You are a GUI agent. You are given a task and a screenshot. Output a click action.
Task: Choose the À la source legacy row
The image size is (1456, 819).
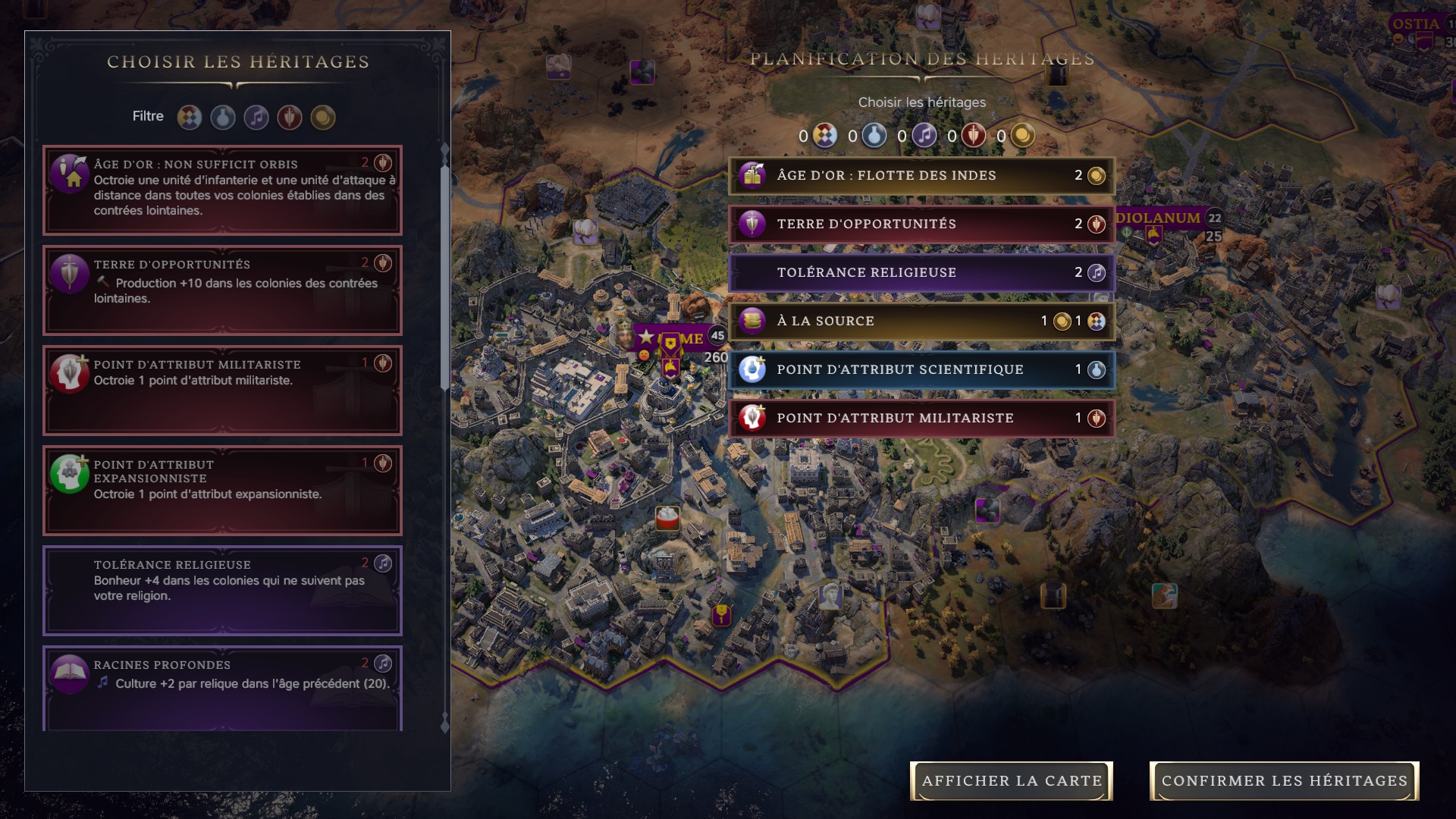[x=921, y=321]
